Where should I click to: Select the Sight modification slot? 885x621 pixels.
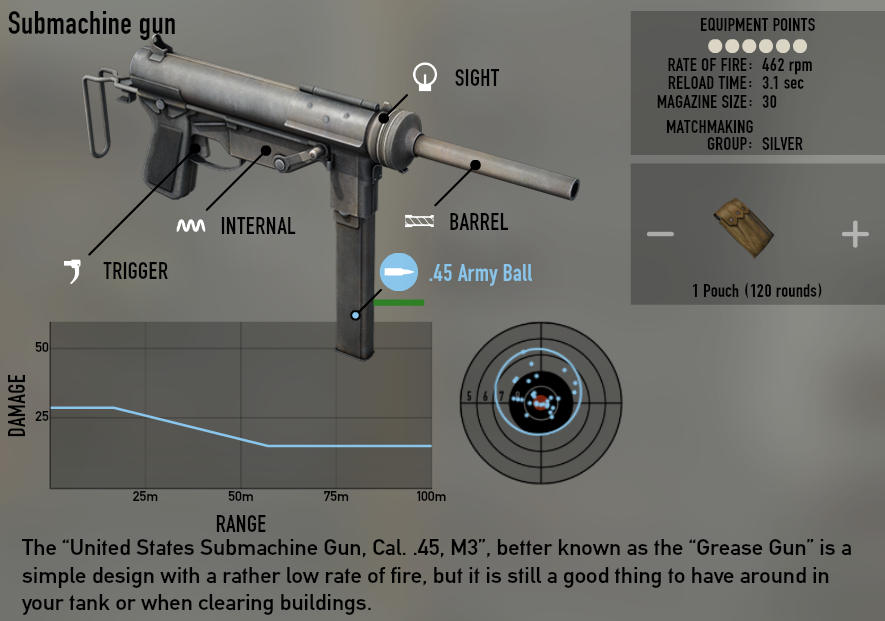[427, 77]
